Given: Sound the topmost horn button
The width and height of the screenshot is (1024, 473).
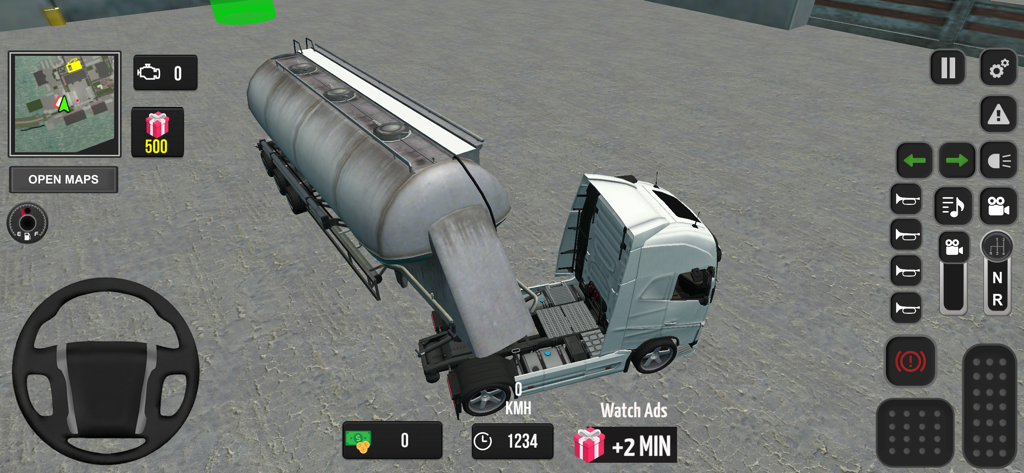Looking at the screenshot, I should point(906,199).
